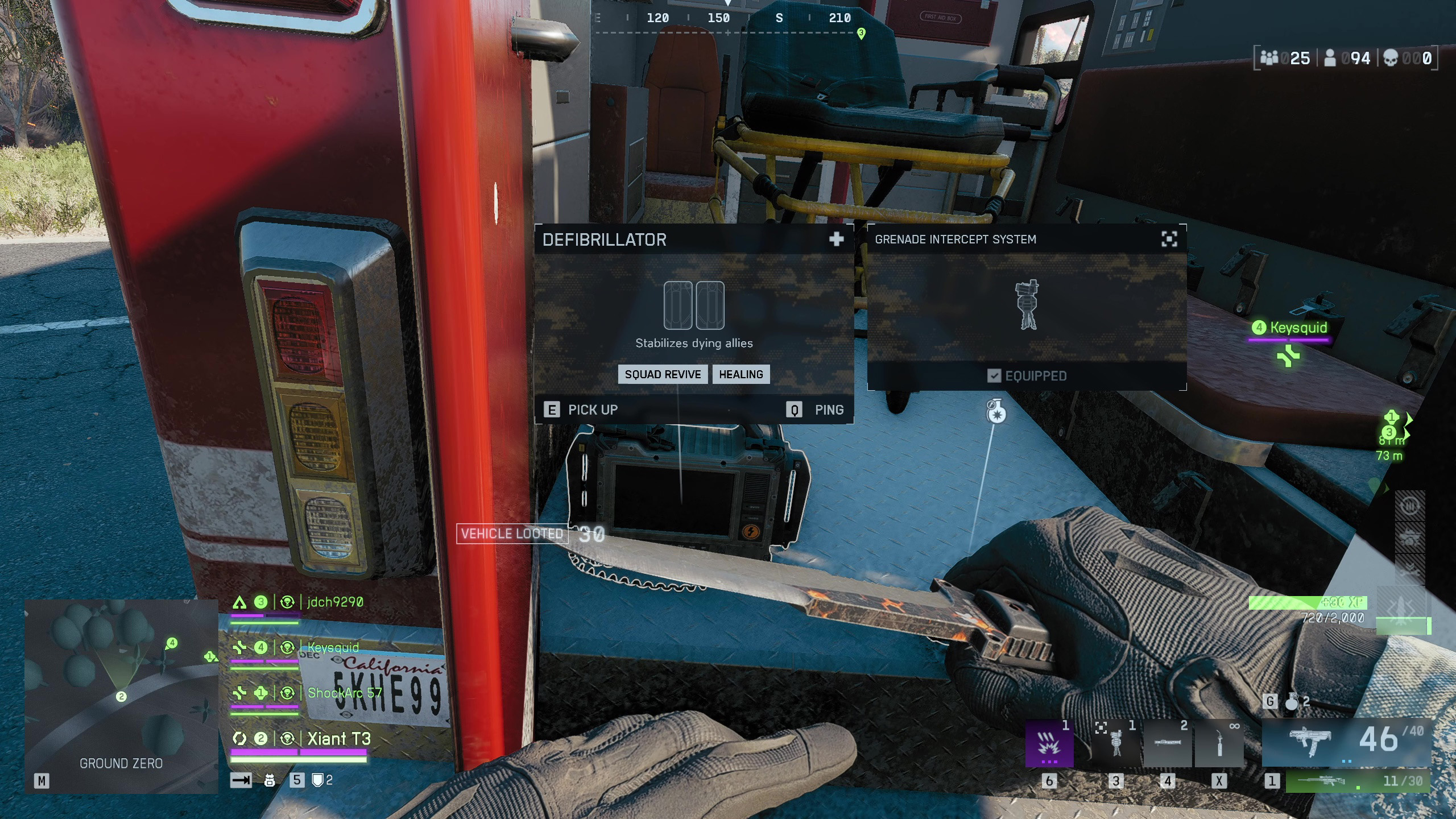Viewport: 1456px width, 819px height.
Task: Select squadmate jdch9290 in squad list
Action: point(335,602)
